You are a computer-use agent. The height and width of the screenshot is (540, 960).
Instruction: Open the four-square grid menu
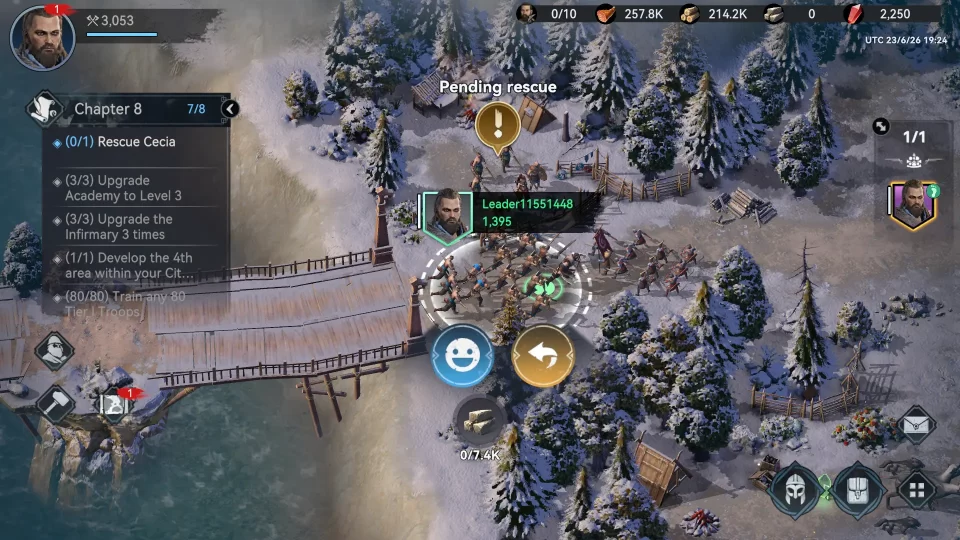point(916,490)
